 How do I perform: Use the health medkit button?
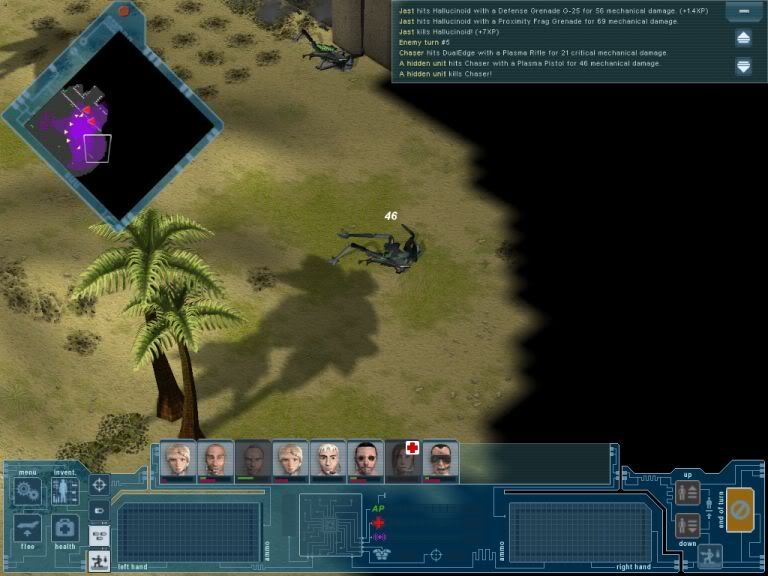pyautogui.click(x=65, y=529)
